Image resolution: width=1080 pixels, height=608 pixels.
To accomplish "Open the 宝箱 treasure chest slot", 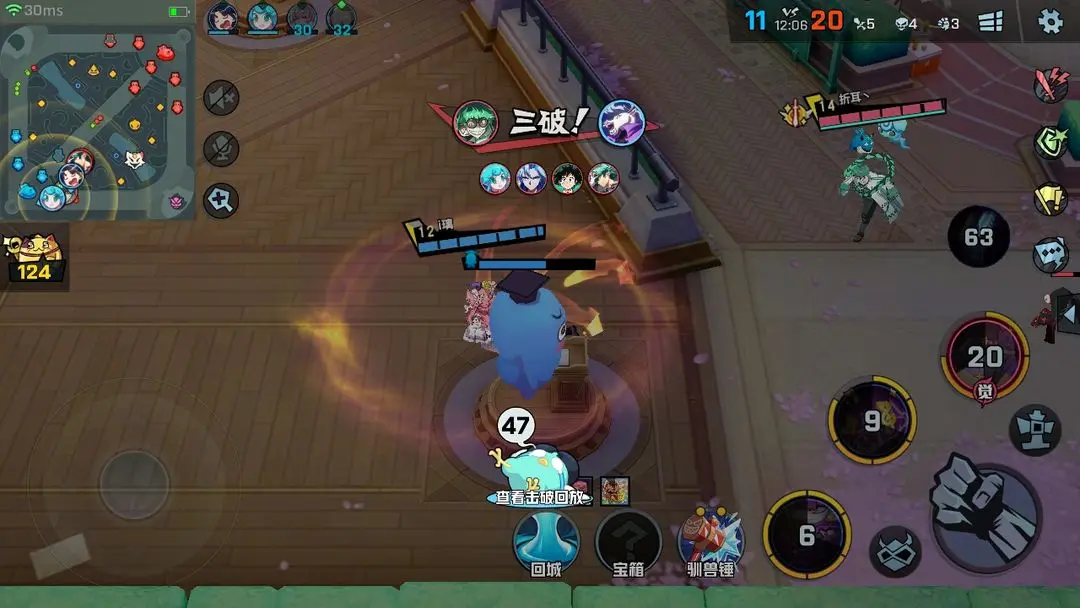I will click(x=628, y=543).
